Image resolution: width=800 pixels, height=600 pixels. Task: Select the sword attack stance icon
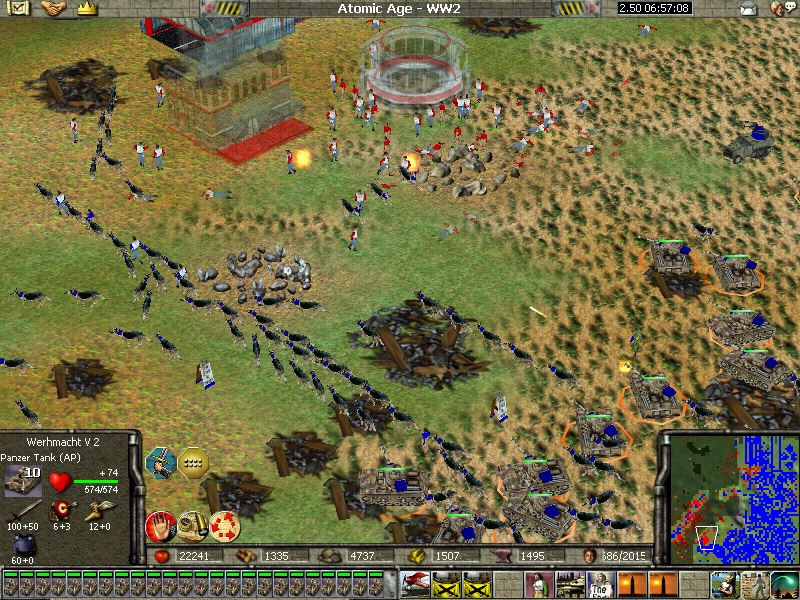click(x=160, y=461)
